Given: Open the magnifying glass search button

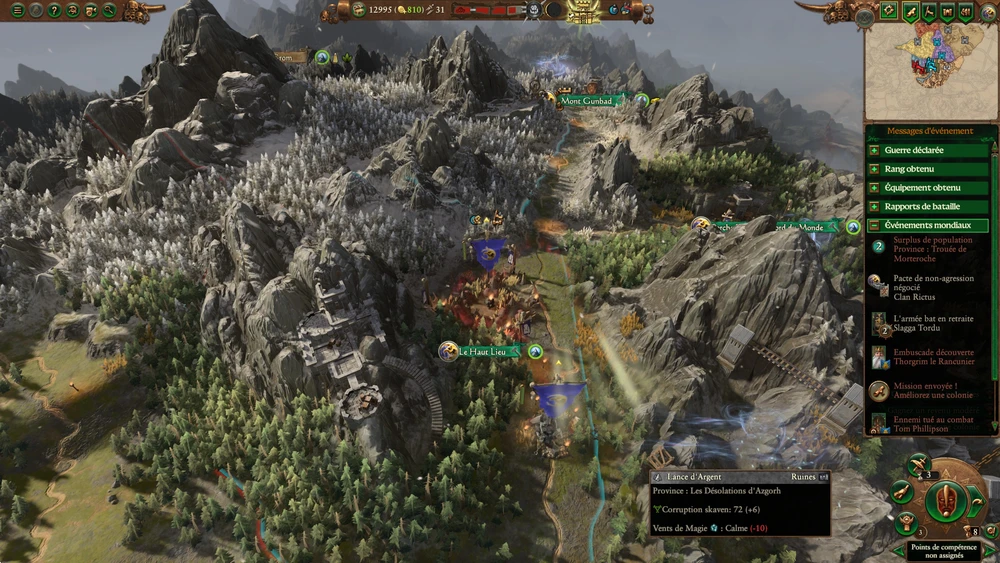Looking at the screenshot, I should [x=109, y=11].
